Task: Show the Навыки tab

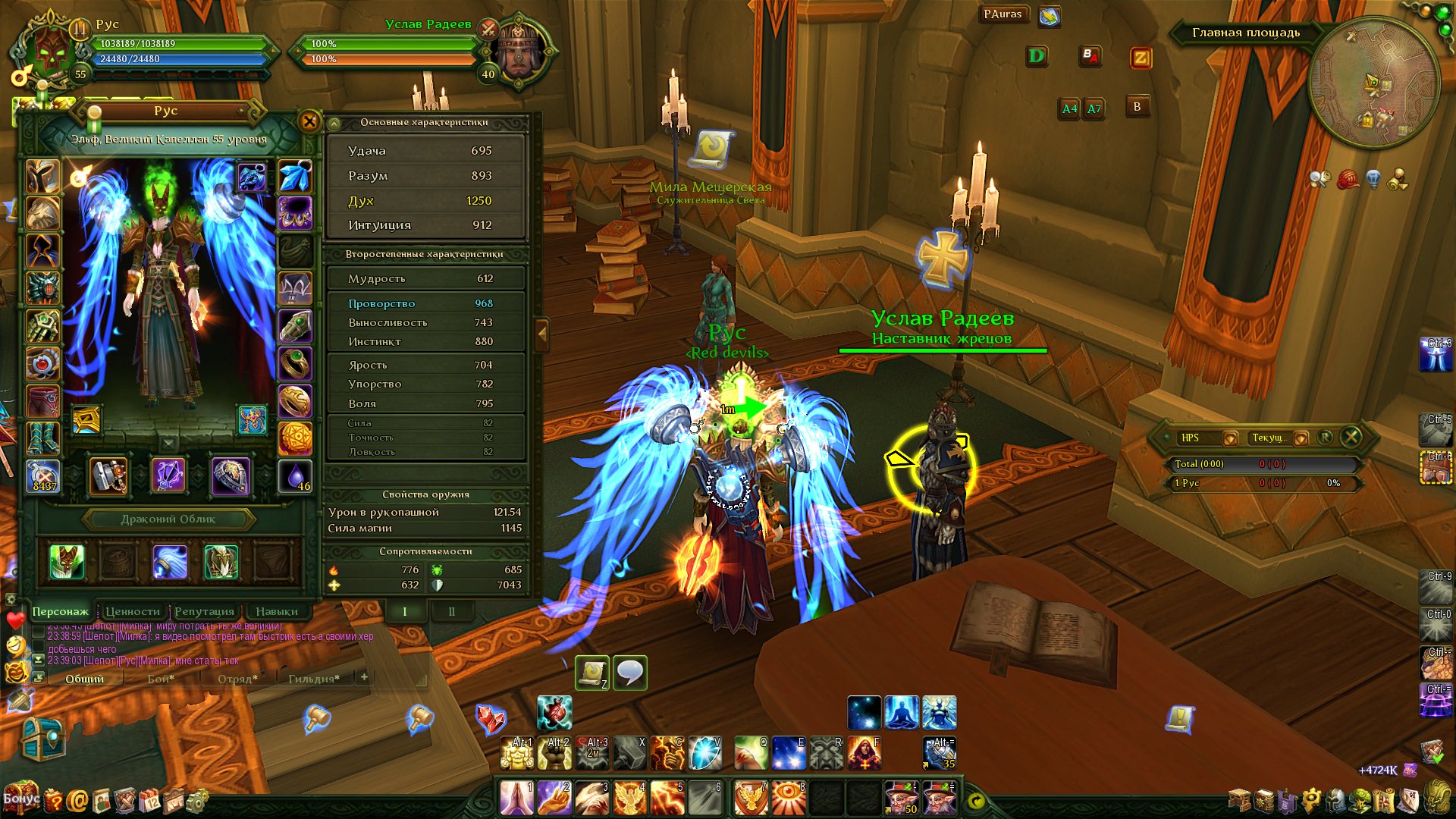Action: tap(276, 611)
